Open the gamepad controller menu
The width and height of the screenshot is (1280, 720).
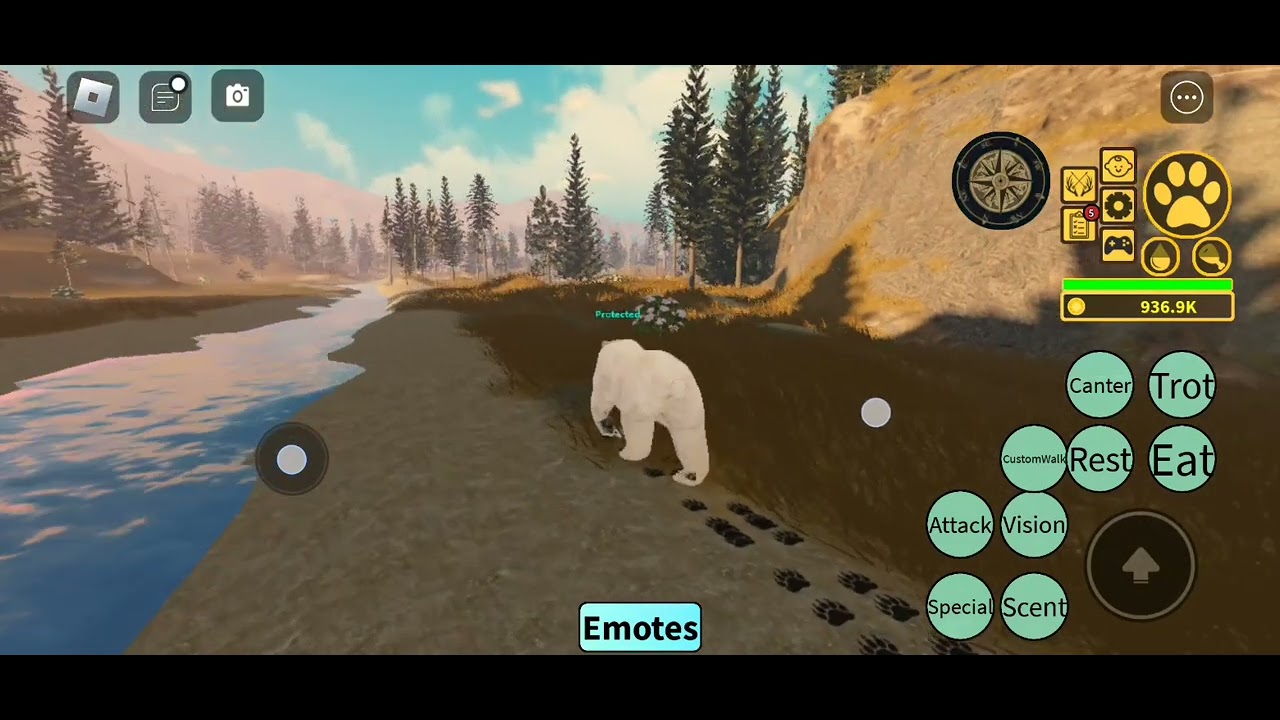(x=1117, y=245)
